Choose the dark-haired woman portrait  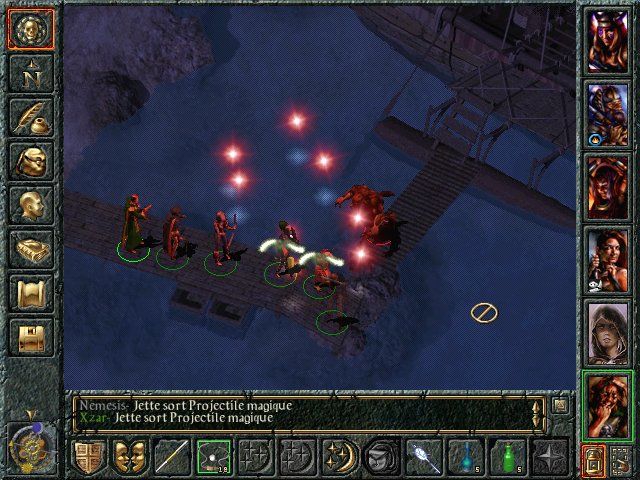point(608,259)
